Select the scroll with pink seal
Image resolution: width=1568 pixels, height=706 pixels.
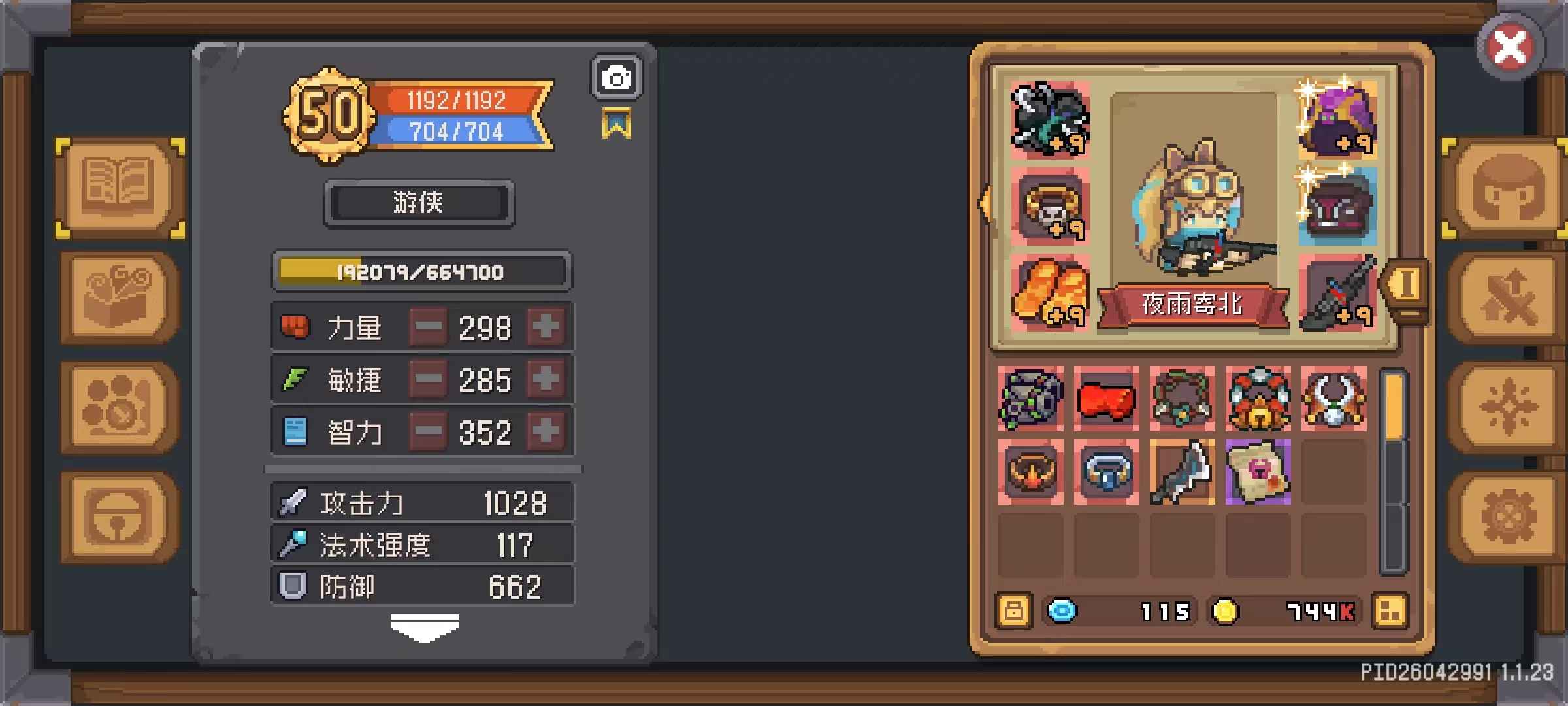1258,471
